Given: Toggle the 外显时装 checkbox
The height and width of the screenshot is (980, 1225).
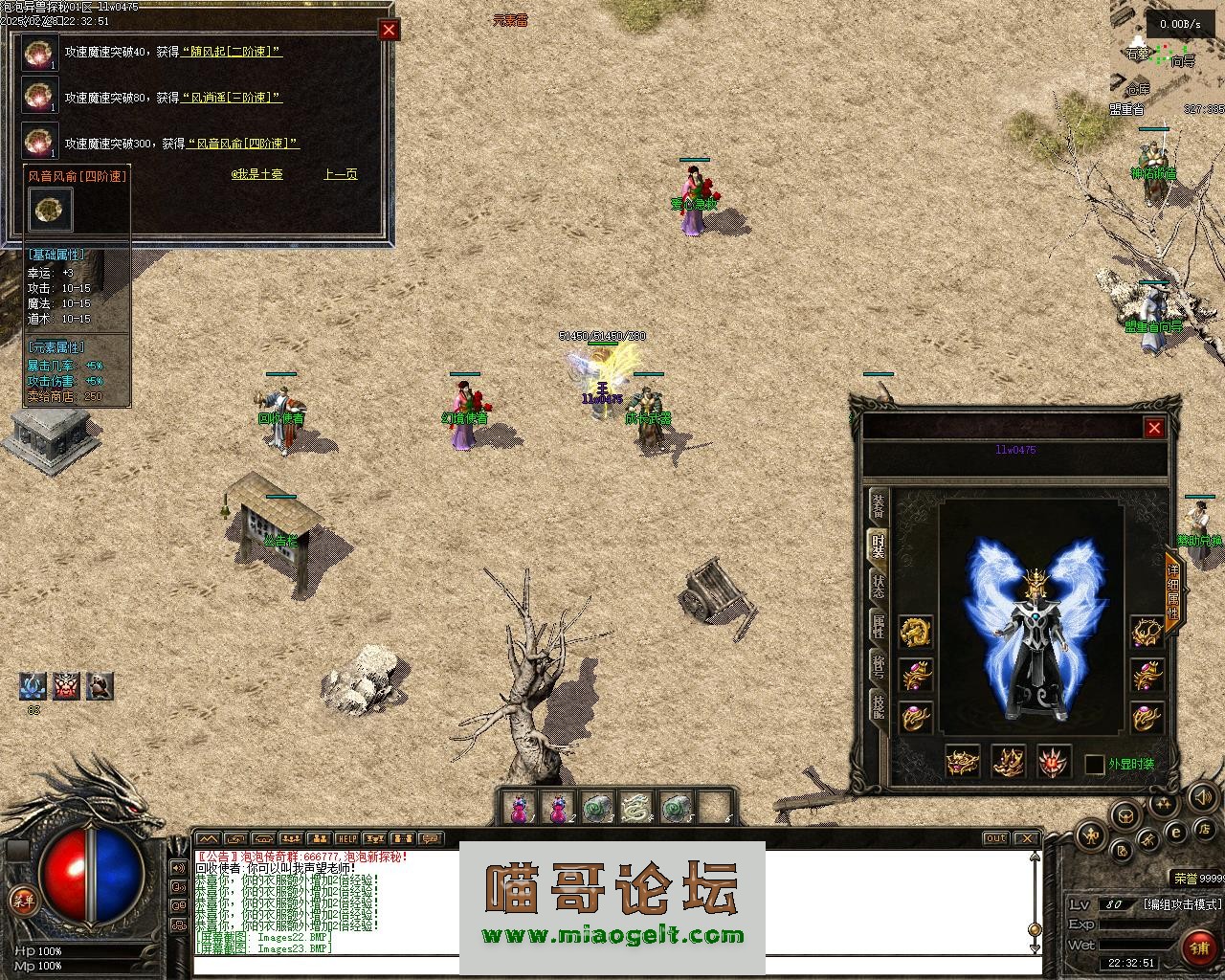Looking at the screenshot, I should (1095, 765).
